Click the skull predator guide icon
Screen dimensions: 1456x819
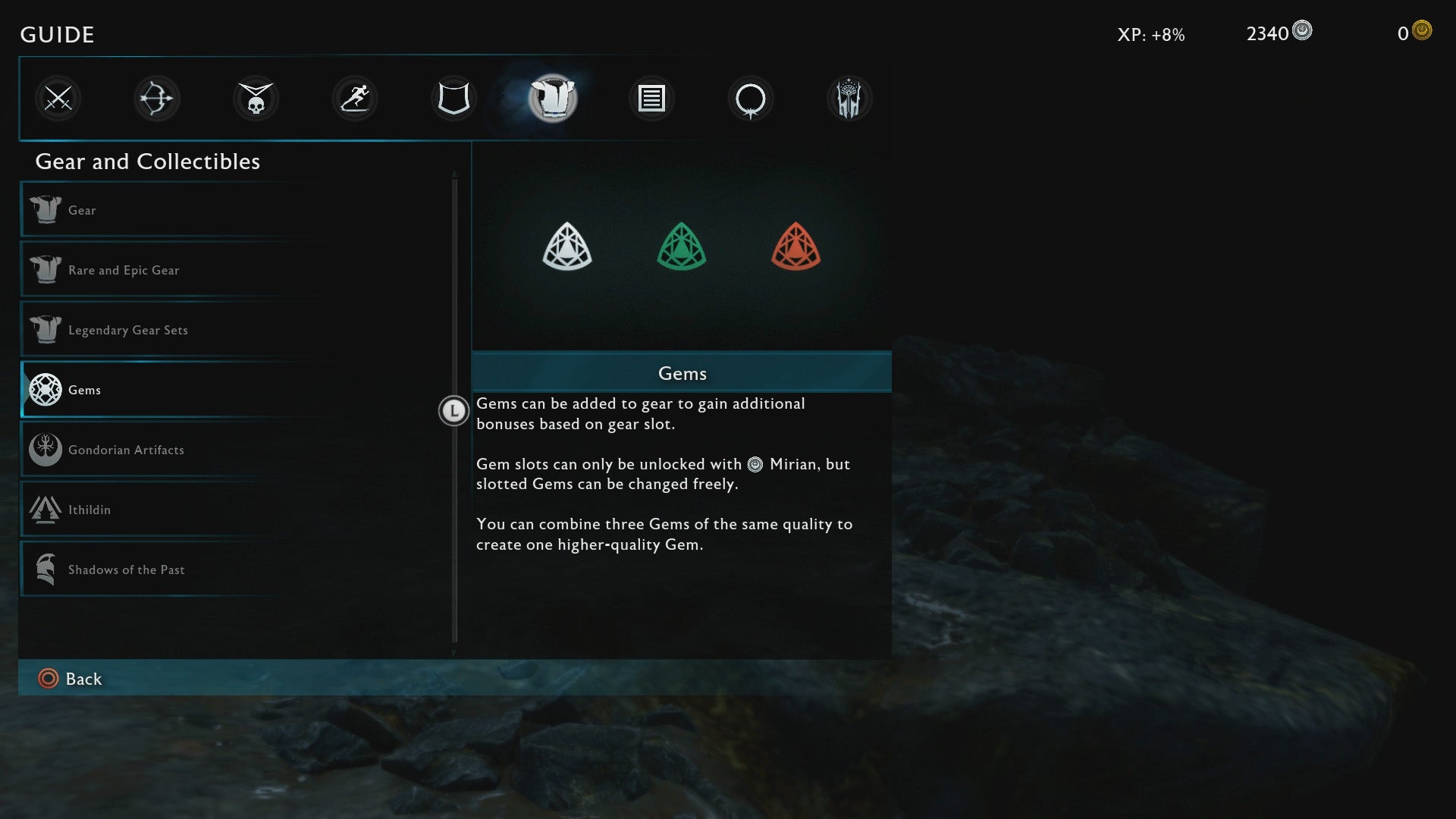point(256,98)
